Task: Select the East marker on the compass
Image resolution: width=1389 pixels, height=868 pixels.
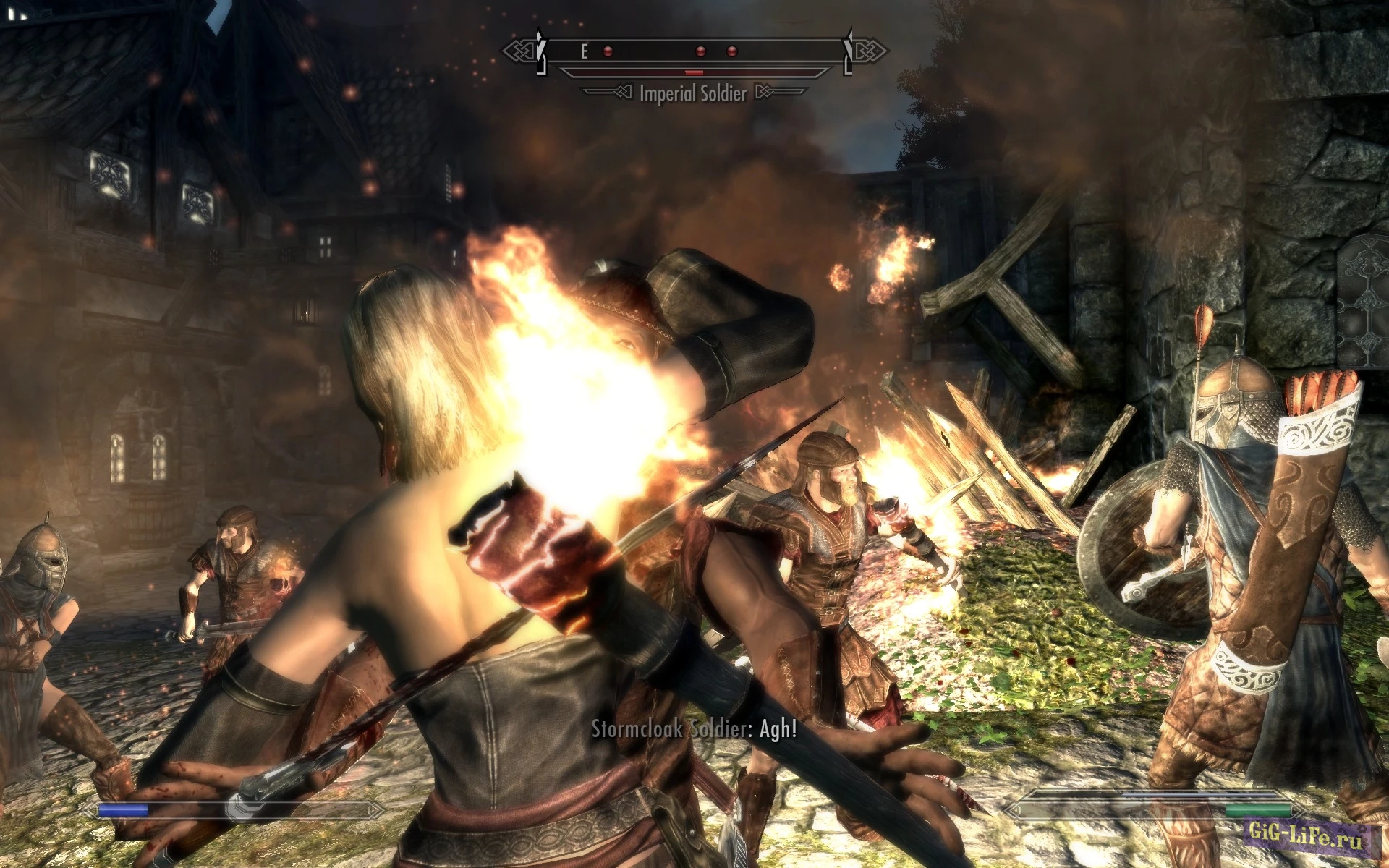Action: pos(584,51)
